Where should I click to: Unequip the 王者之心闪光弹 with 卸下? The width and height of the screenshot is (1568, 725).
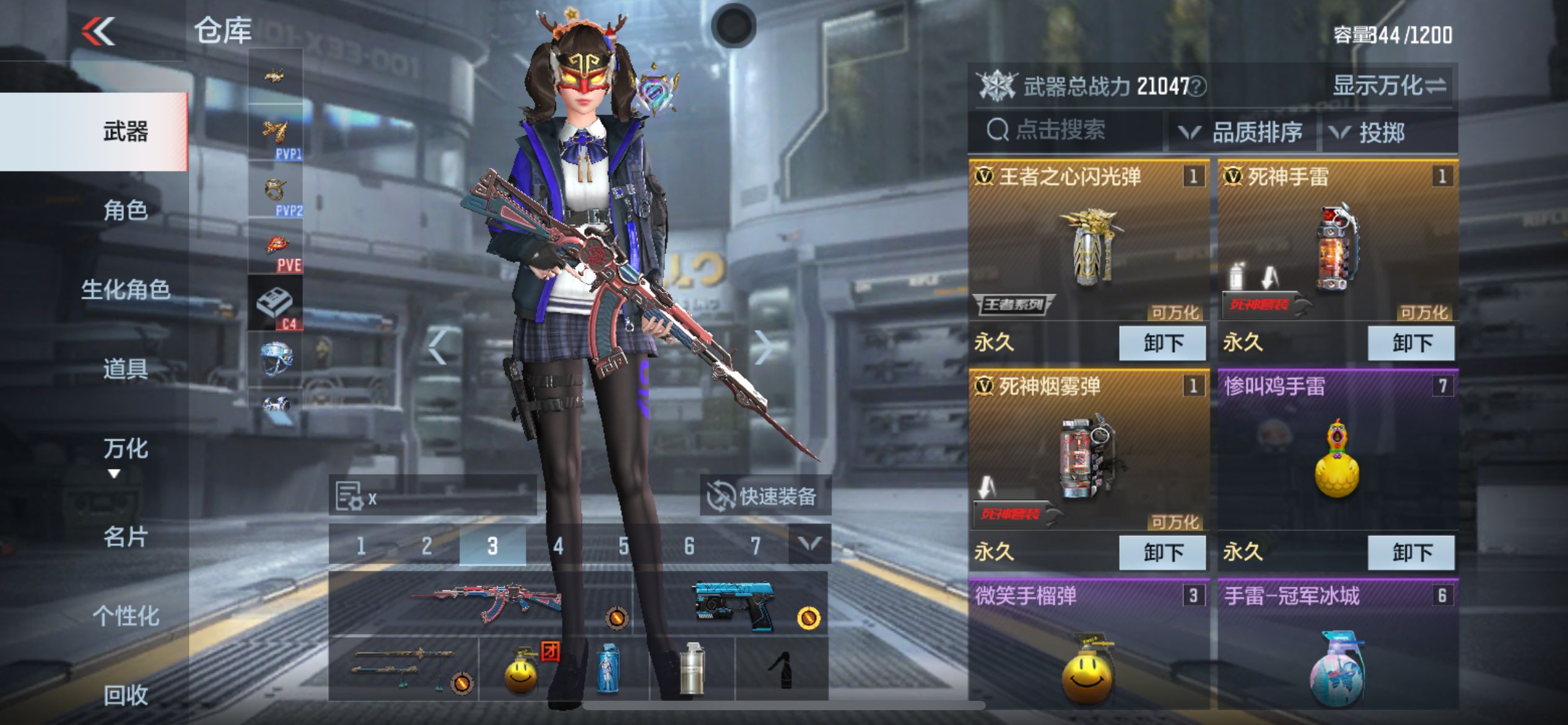click(1162, 343)
